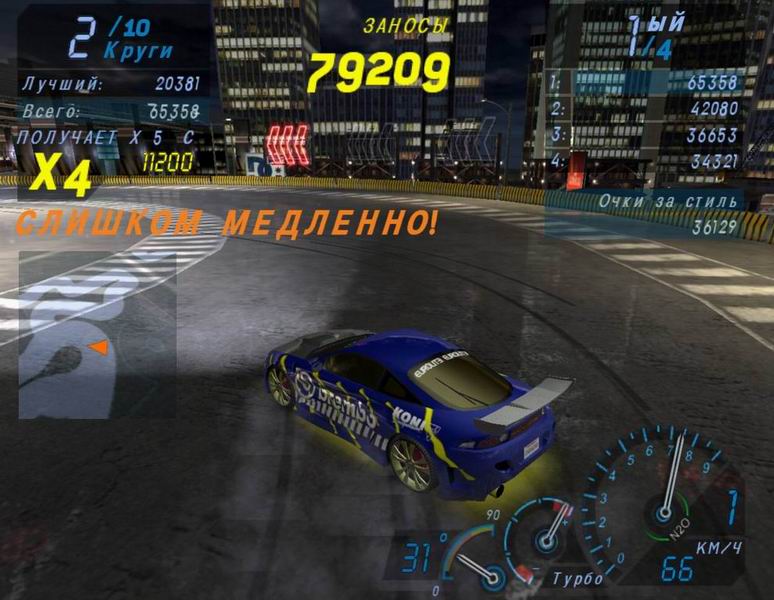
Task: Select the orange player marker on the minimap
Action: coord(98,347)
